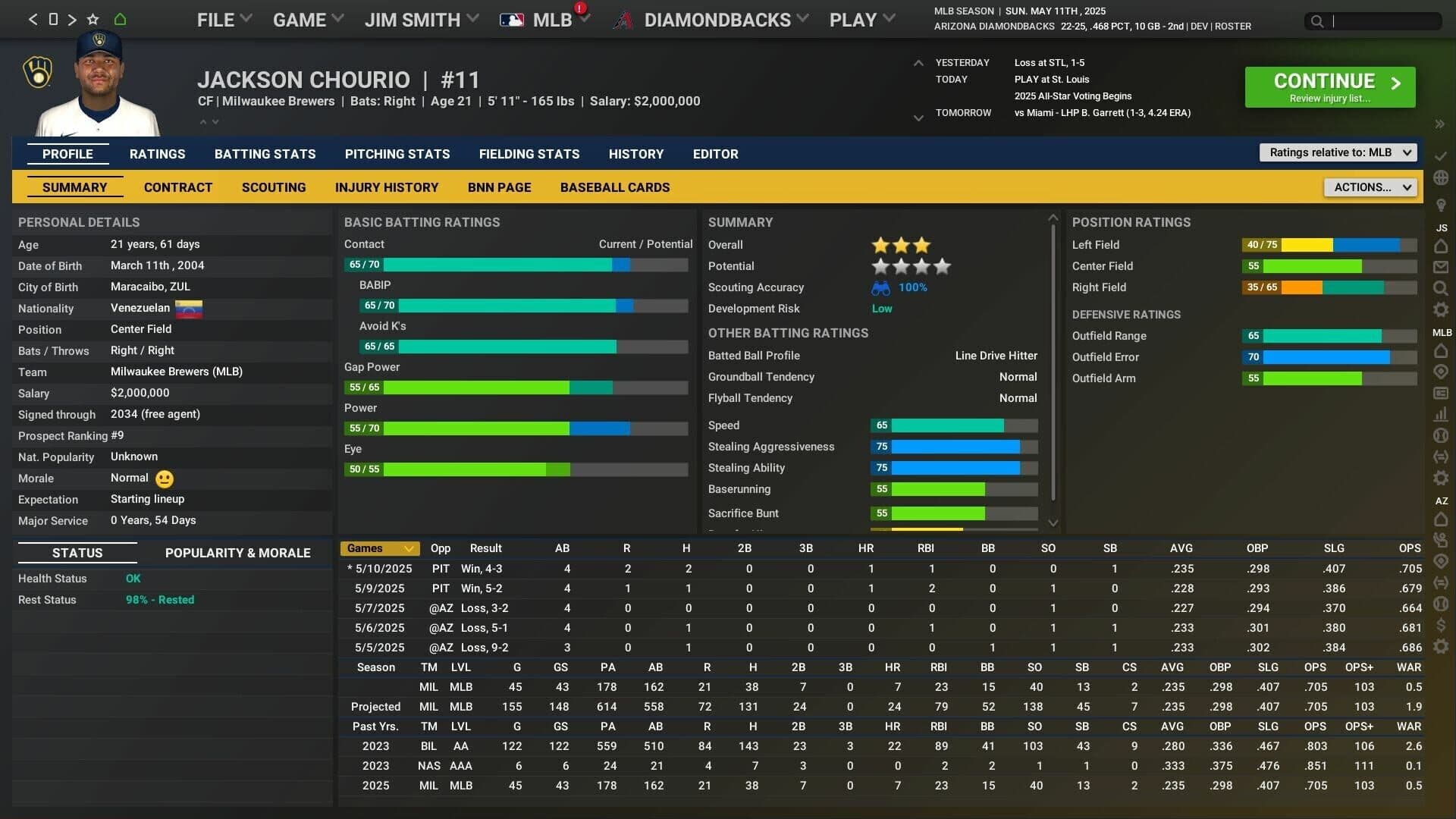Switch to the BATTING STATS tab
The height and width of the screenshot is (819, 1456).
265,154
